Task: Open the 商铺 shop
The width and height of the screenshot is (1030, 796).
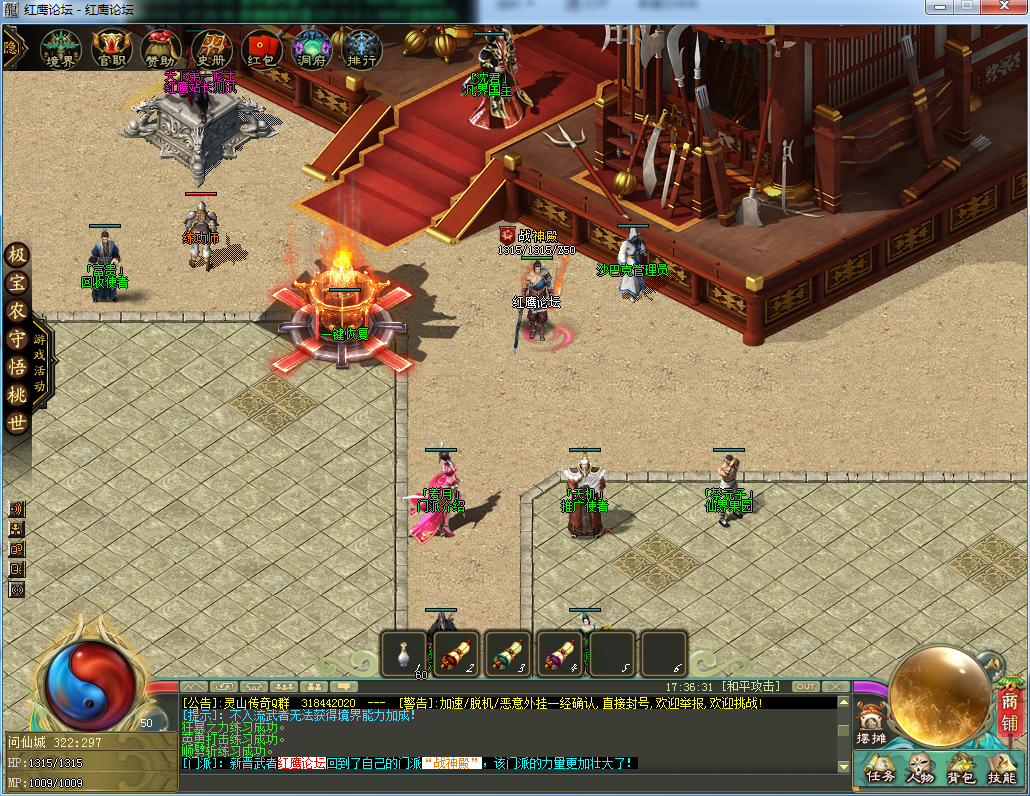Action: [1009, 712]
